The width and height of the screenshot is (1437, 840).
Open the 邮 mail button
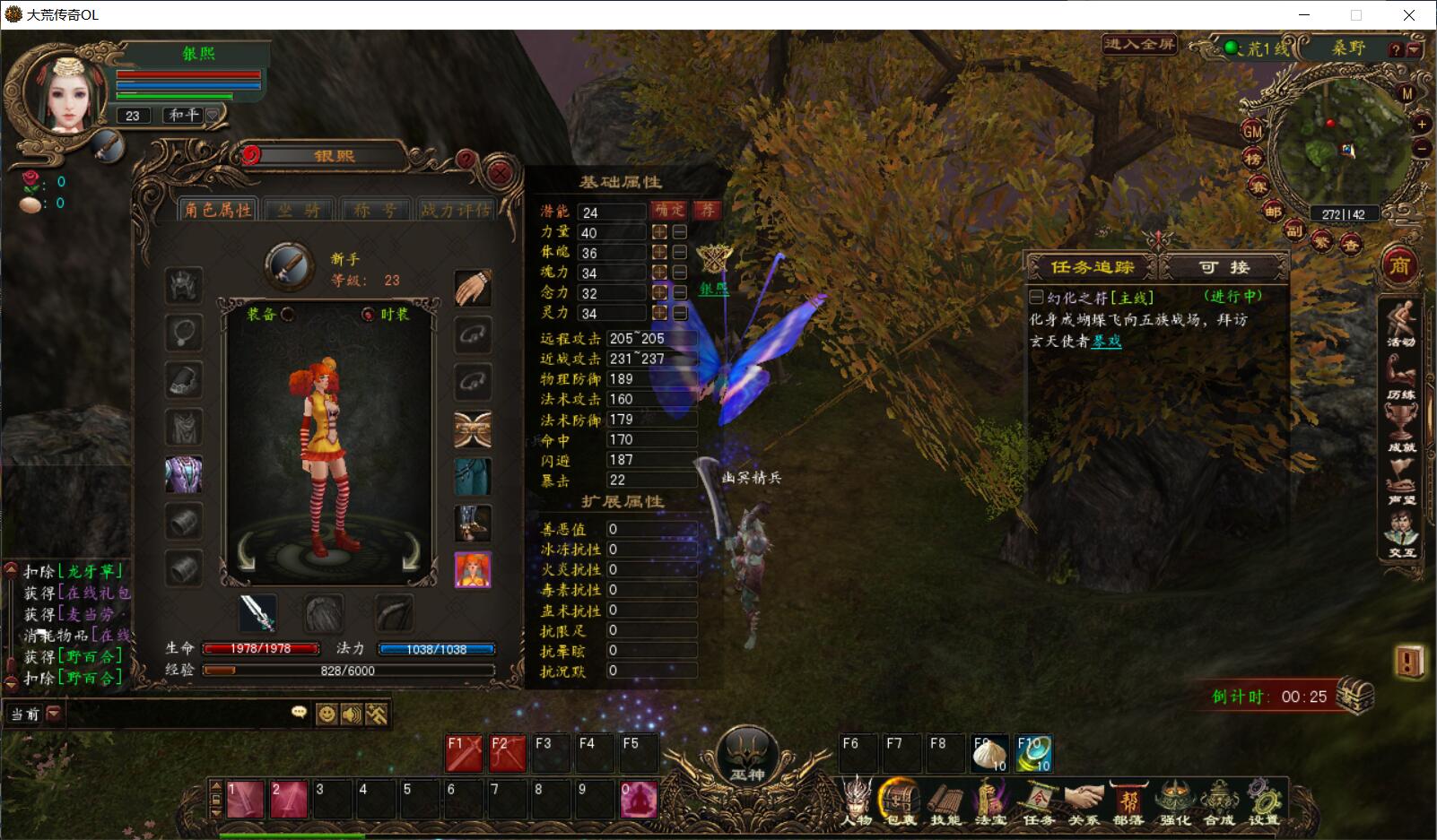(x=1272, y=212)
